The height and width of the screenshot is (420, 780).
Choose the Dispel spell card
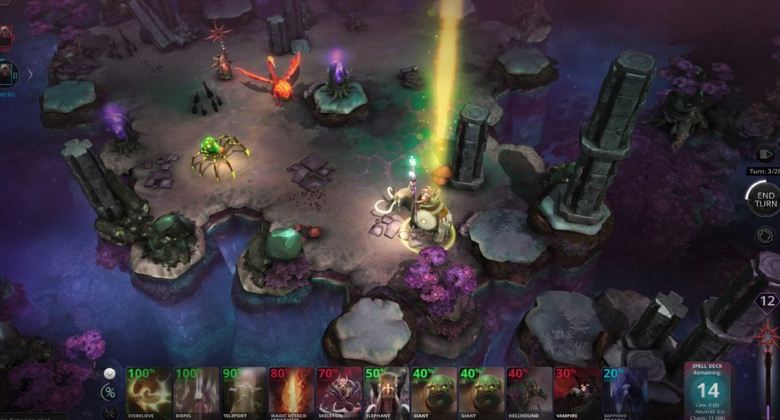pyautogui.click(x=195, y=392)
